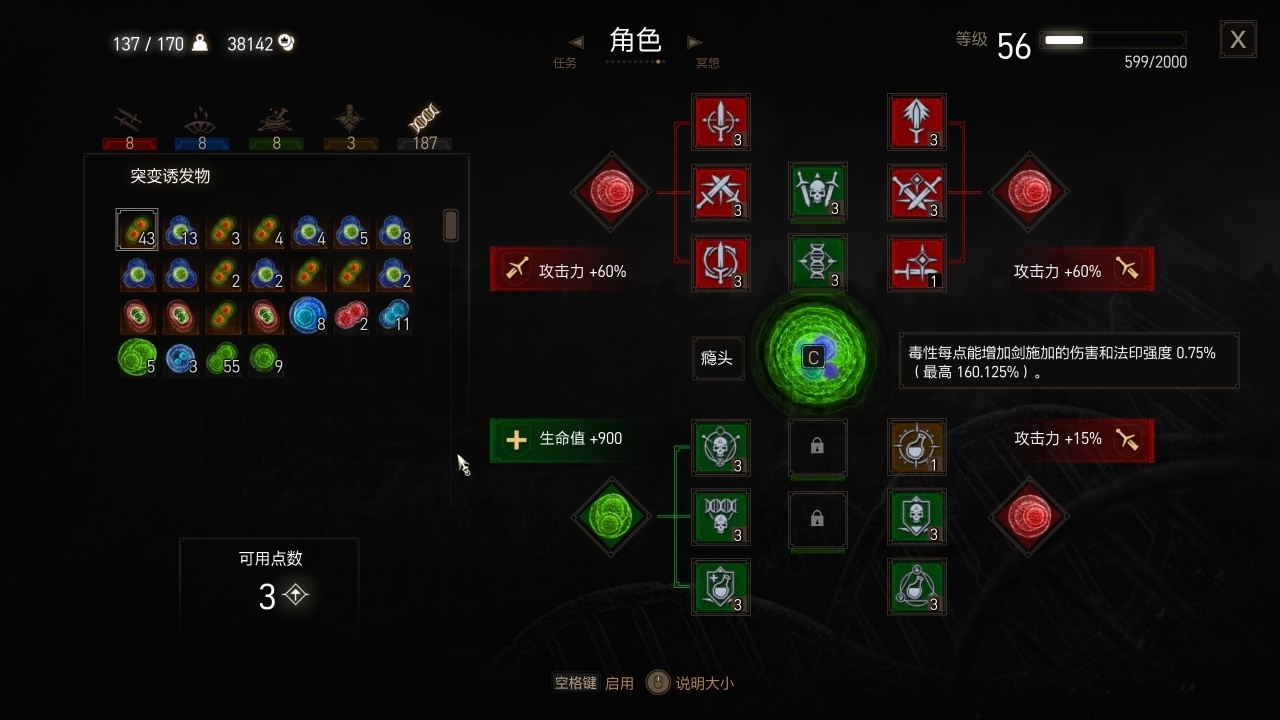
Task: Click the experience progress bar near level 56
Action: click(1113, 40)
